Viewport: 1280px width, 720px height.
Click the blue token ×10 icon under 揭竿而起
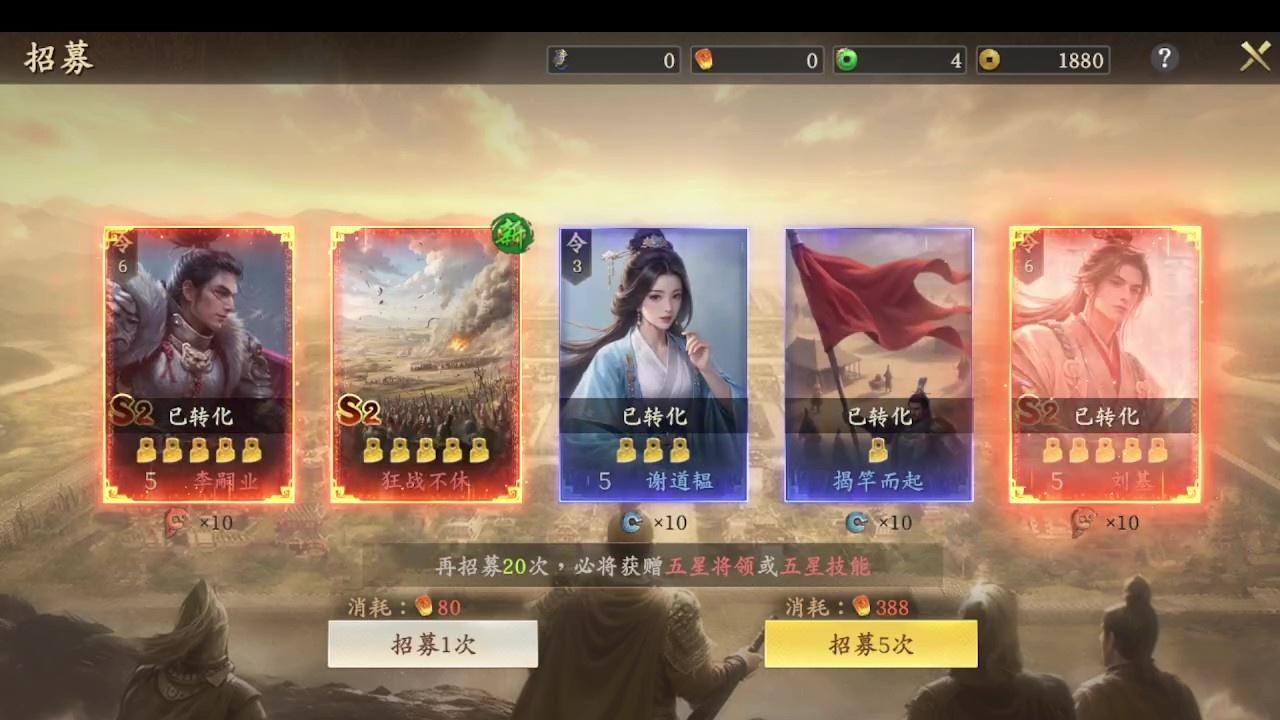(x=855, y=523)
